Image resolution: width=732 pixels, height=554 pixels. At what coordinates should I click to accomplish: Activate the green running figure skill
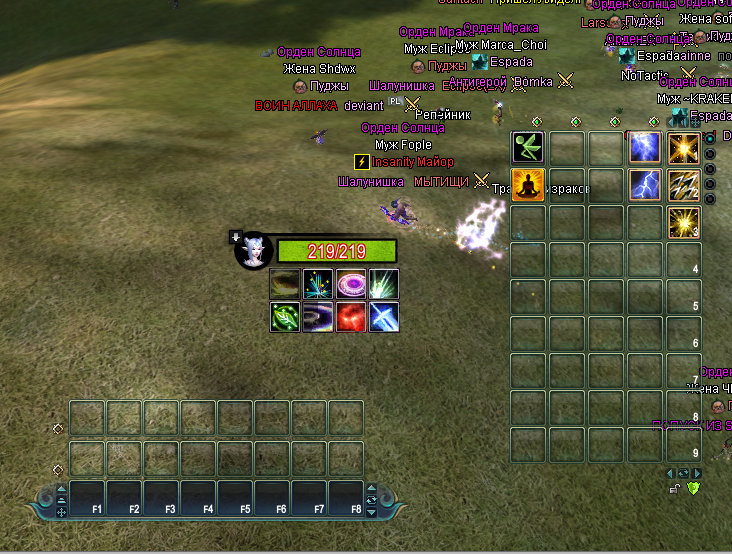click(527, 148)
